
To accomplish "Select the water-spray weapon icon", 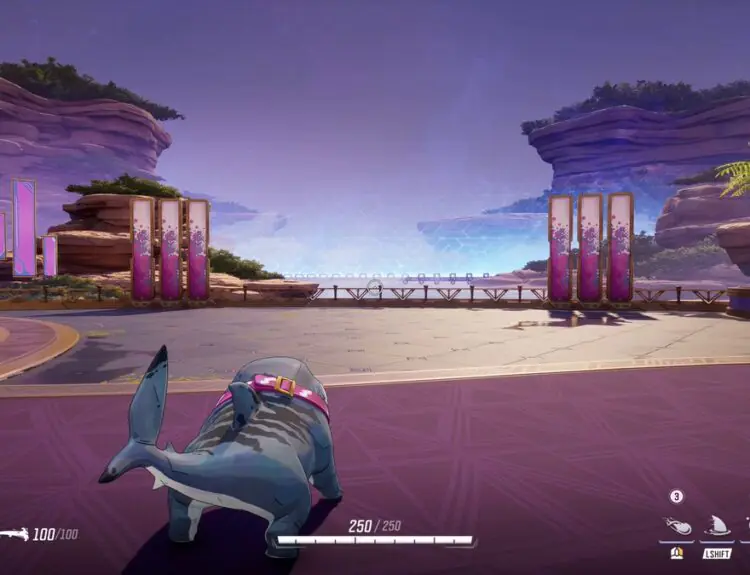I will (x=12, y=534).
